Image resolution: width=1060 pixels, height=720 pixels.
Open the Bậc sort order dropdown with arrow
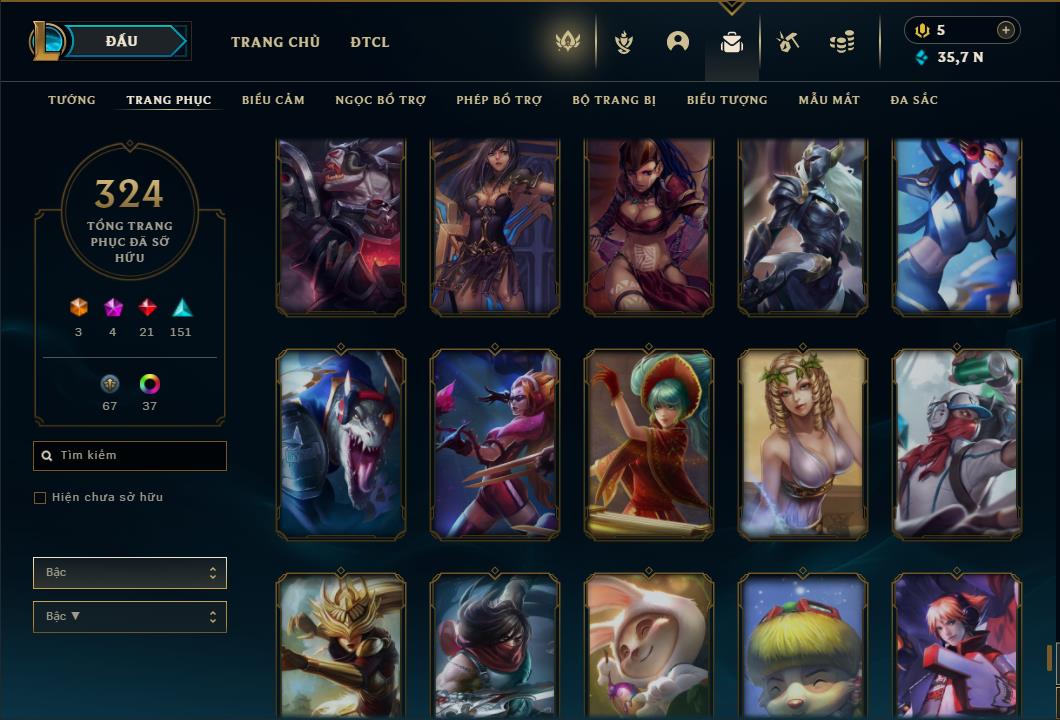[130, 617]
